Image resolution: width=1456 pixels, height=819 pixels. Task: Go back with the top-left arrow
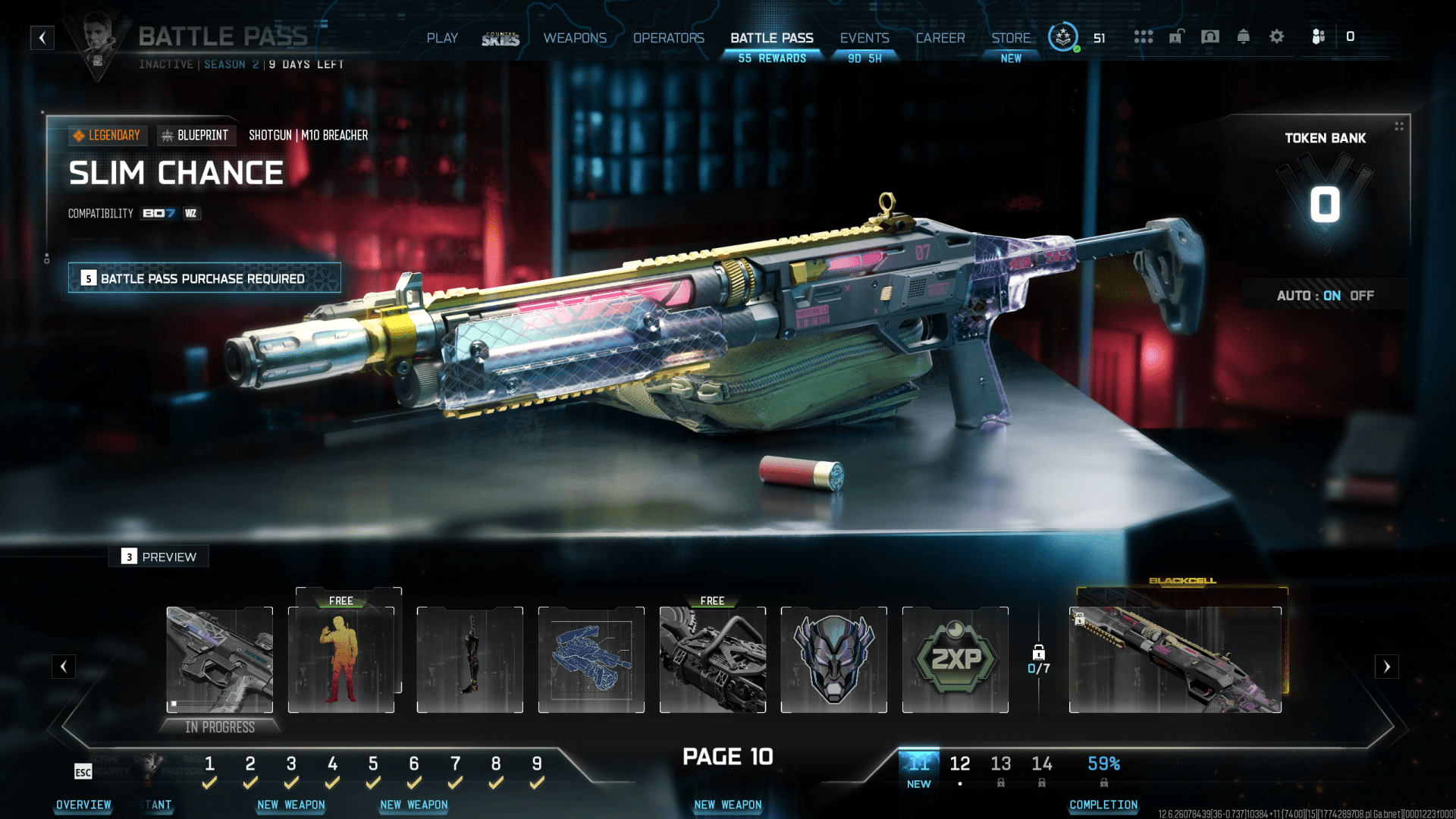click(42, 38)
